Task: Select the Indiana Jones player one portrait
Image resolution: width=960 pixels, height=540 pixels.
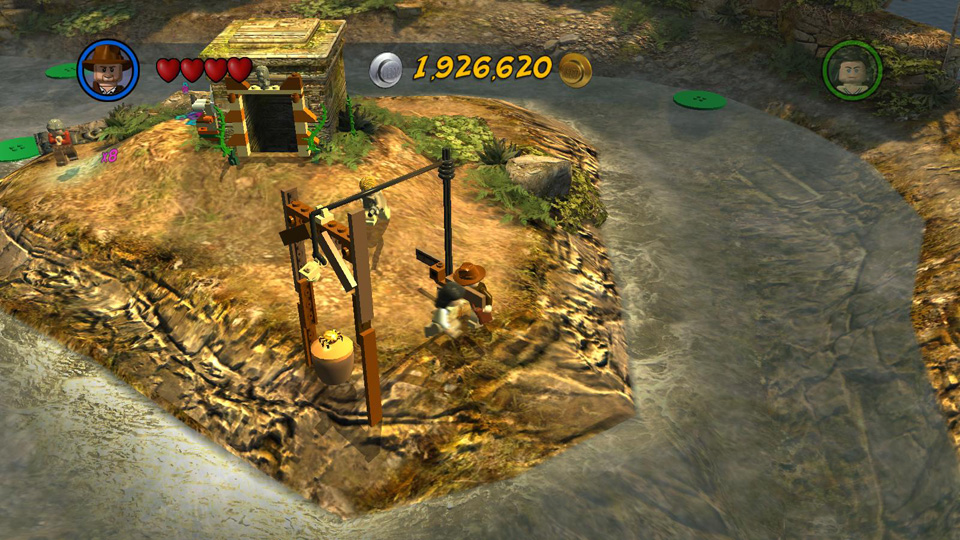Action: [107, 69]
